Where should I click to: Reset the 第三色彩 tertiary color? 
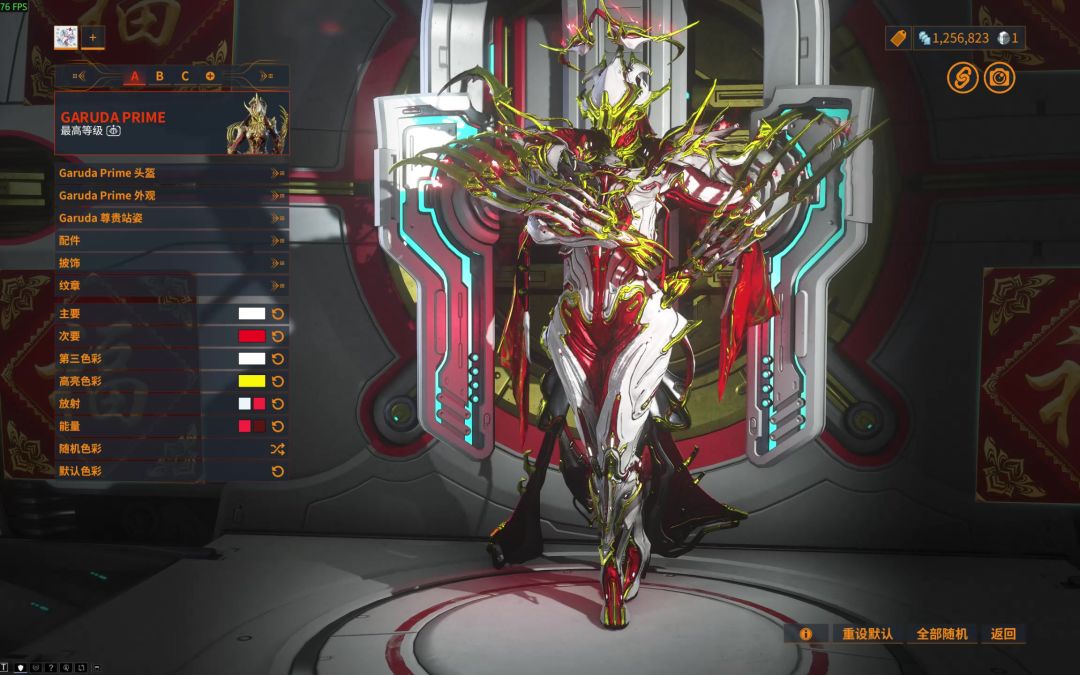[278, 359]
